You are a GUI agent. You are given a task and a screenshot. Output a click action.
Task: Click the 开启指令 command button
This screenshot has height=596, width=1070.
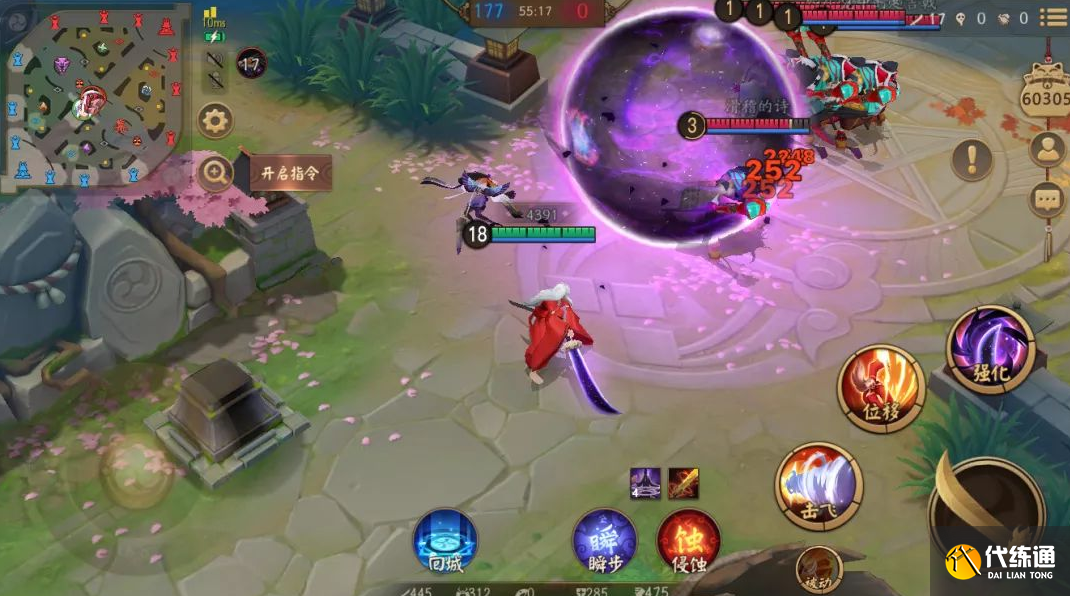pyautogui.click(x=290, y=172)
